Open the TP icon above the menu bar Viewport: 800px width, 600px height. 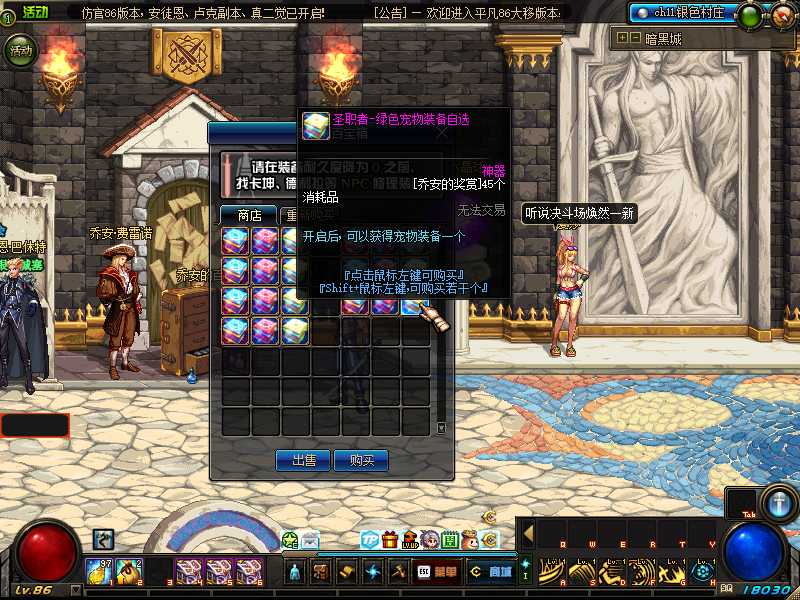[369, 540]
